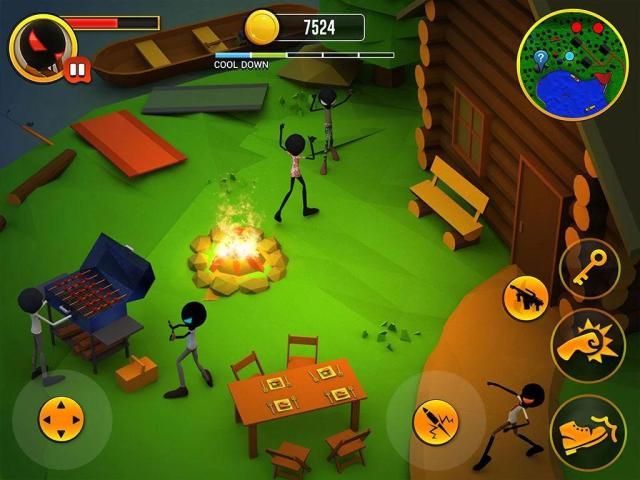Screen dimensions: 640x480
Task: Tap the movement joystick arrows
Action: coord(61,419)
